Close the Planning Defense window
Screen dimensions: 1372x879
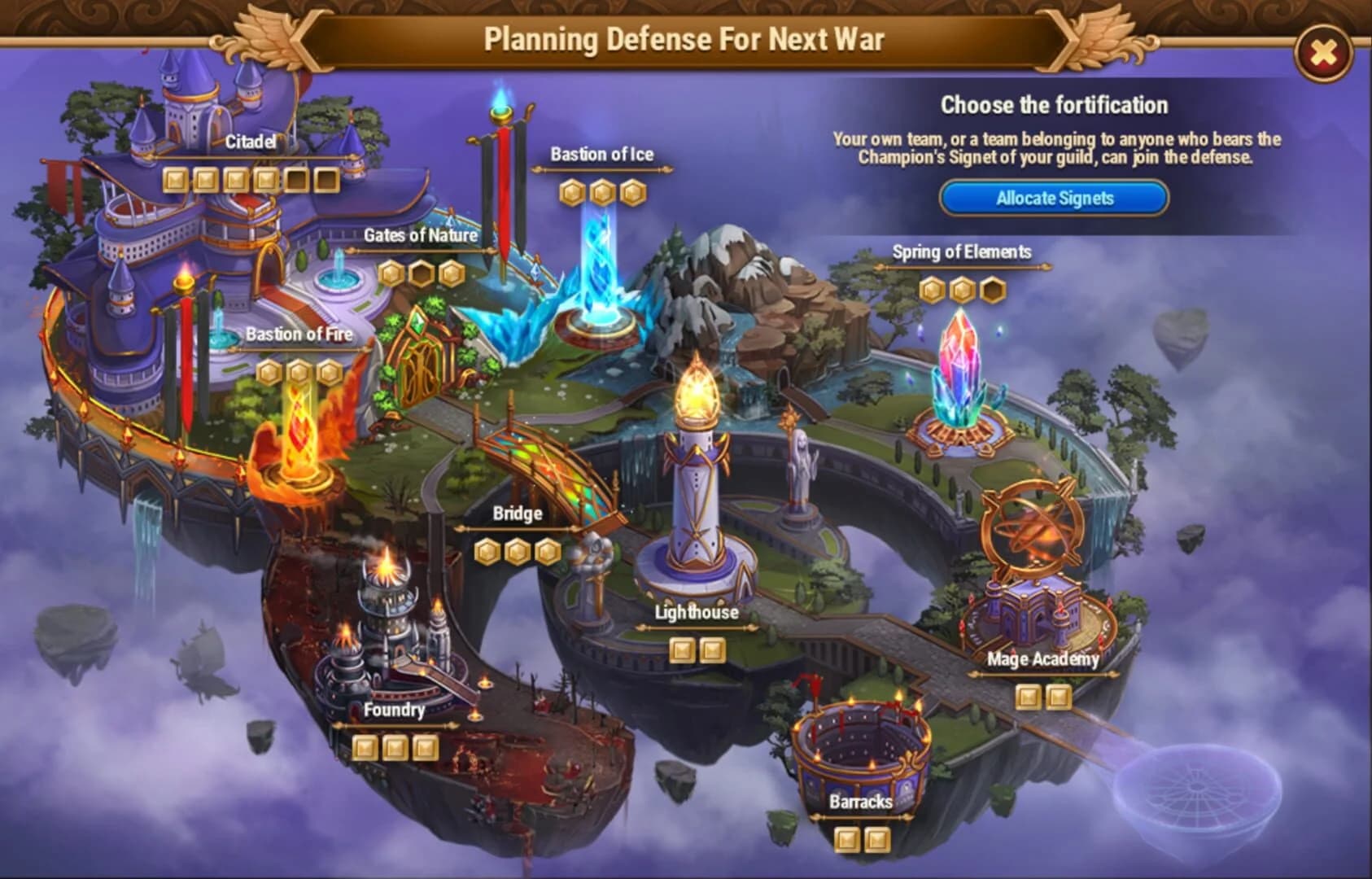pyautogui.click(x=1323, y=50)
